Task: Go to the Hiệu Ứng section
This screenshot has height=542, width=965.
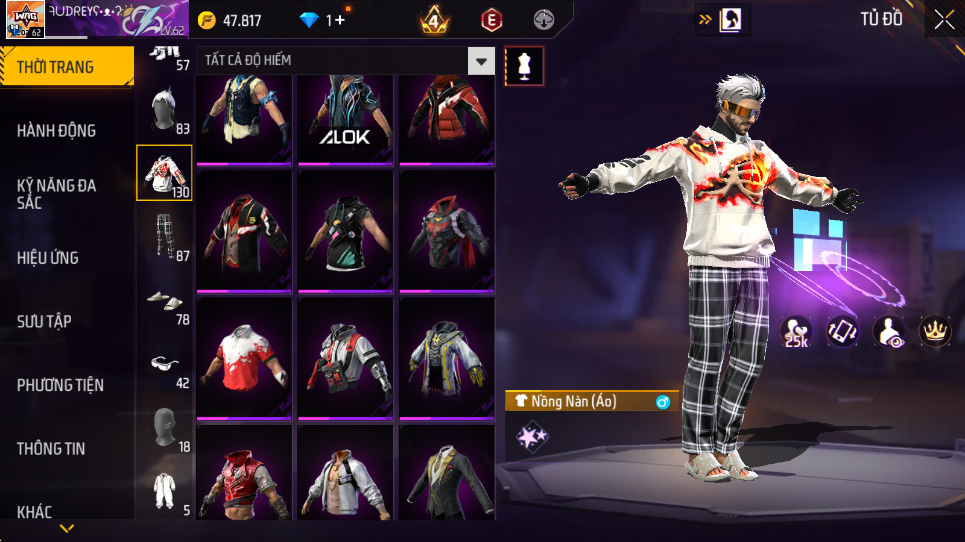Action: click(x=47, y=257)
